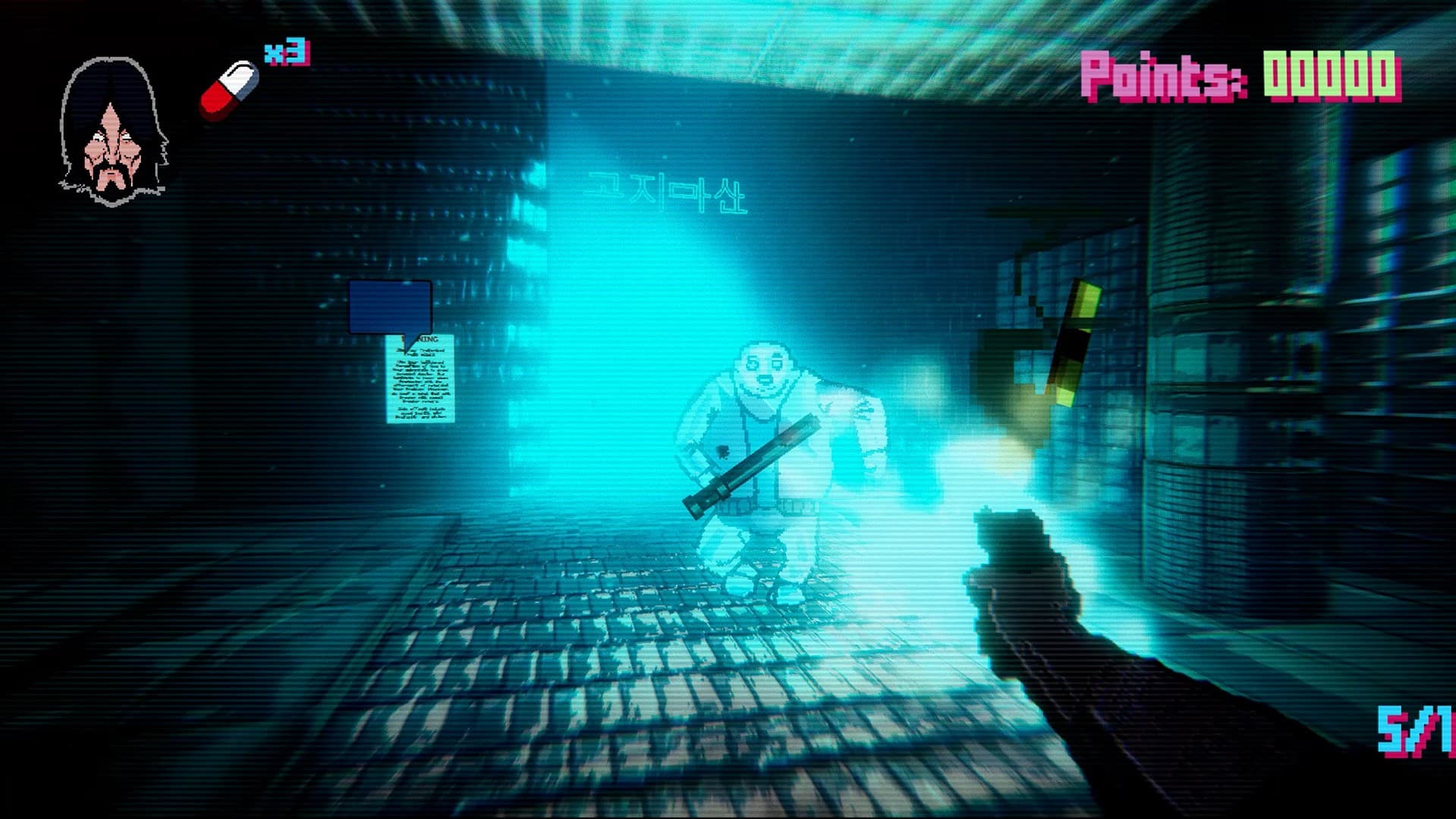Toggle the glowing Korean sign above the corridor
This screenshot has height=819, width=1456.
[x=664, y=193]
